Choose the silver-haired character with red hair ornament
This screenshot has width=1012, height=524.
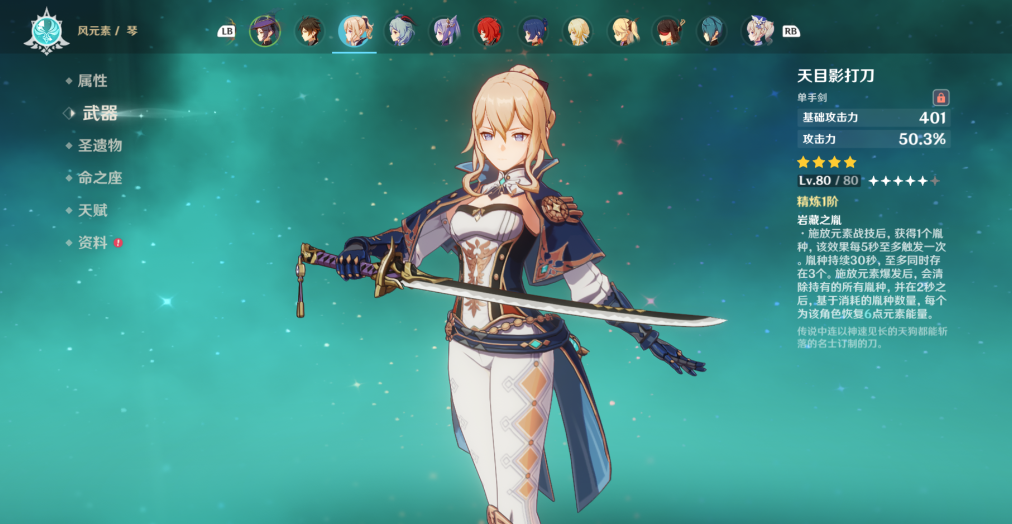tap(400, 31)
